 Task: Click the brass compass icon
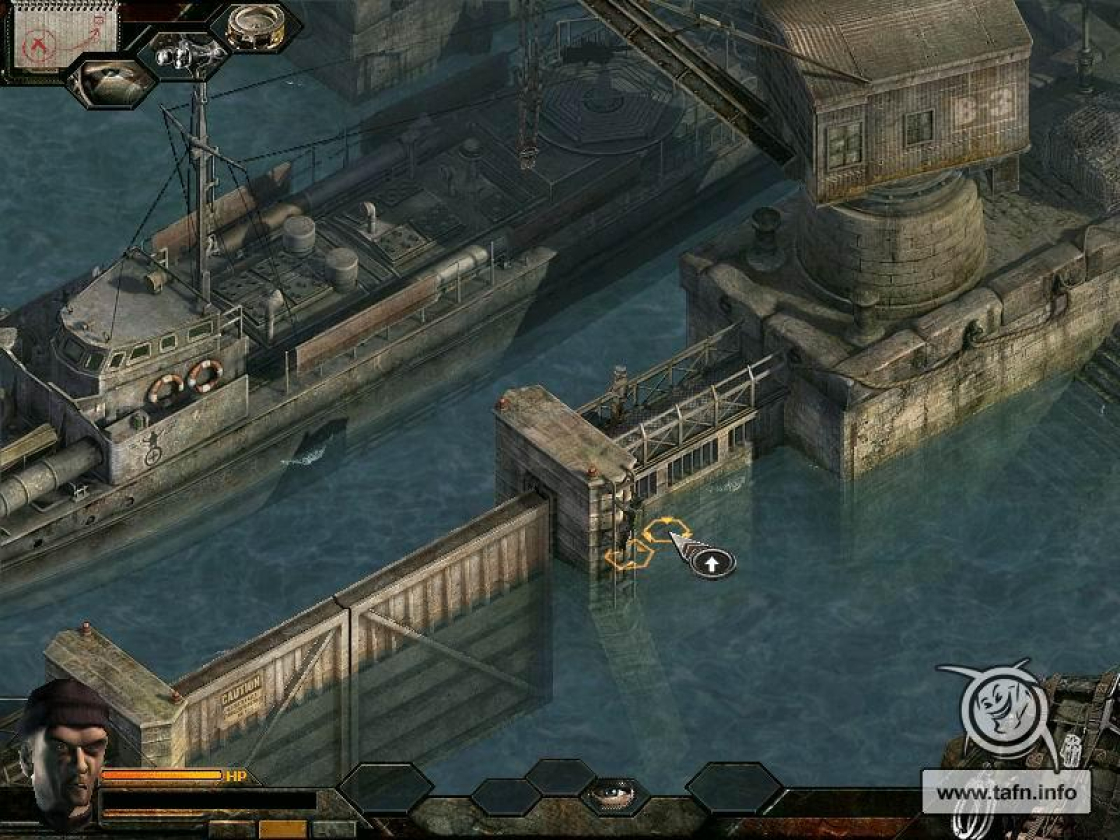coord(255,26)
